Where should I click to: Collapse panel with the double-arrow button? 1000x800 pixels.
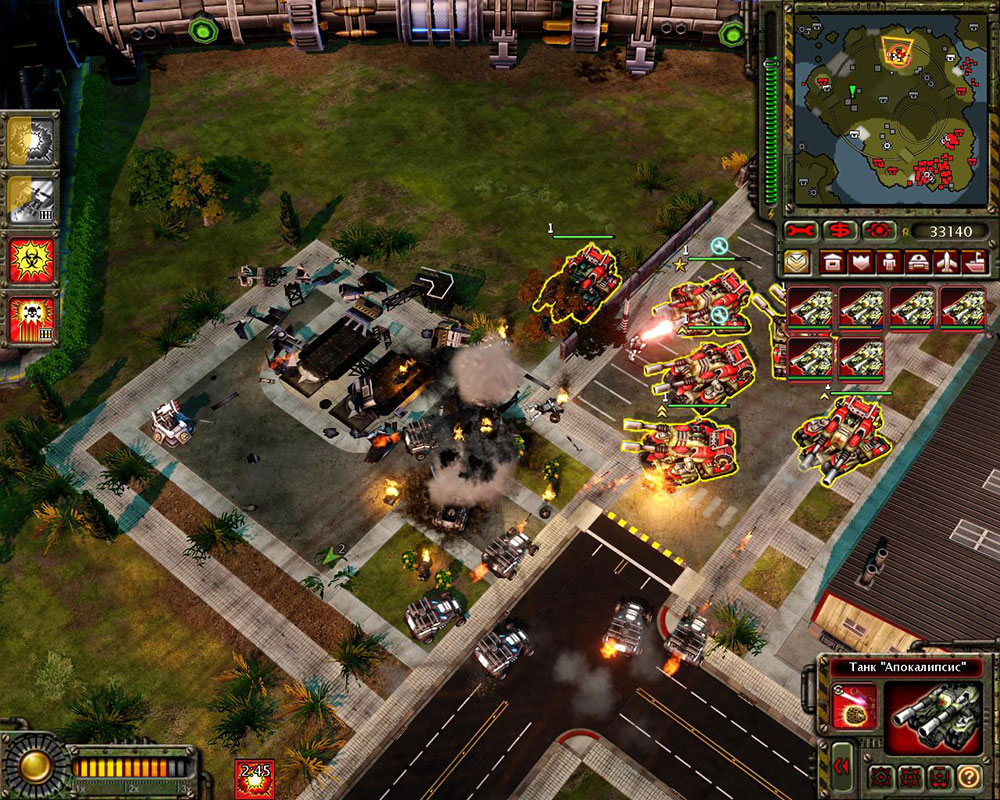pos(842,768)
